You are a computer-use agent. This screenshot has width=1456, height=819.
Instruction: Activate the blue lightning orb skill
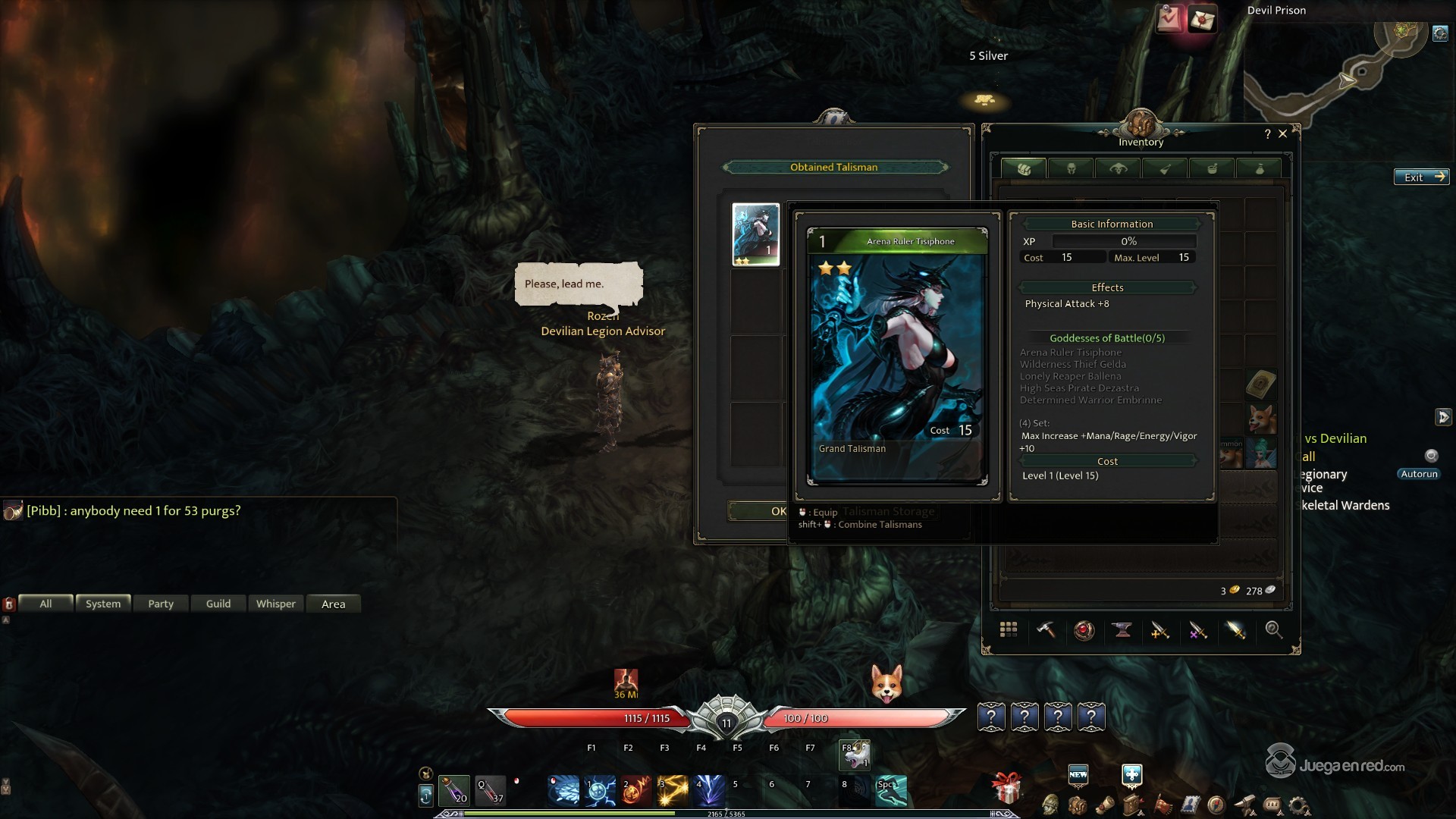599,790
